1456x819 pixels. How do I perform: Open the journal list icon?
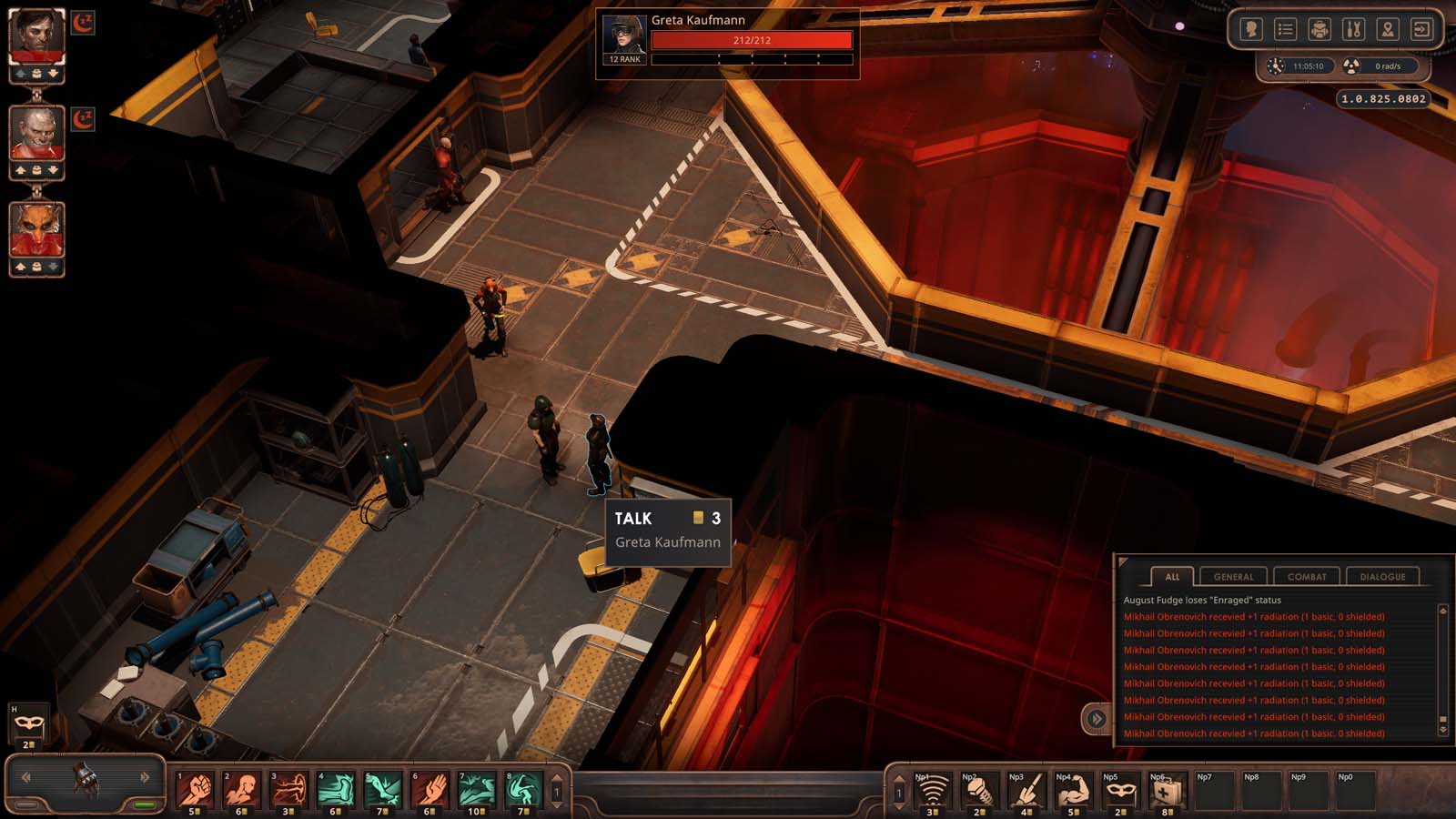click(x=1285, y=30)
